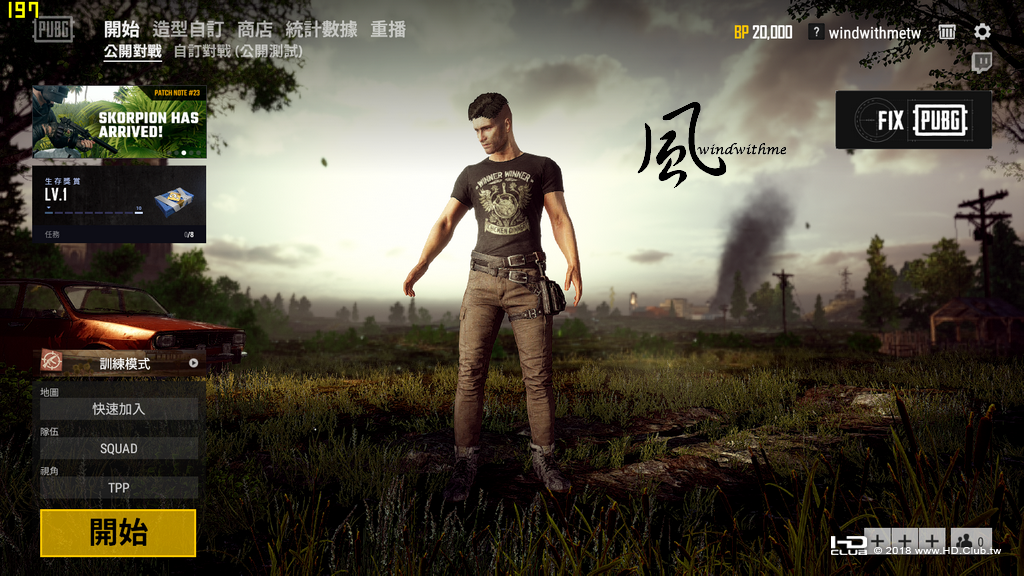Open the friends list icon
Image resolution: width=1024 pixels, height=576 pixels.
971,541
